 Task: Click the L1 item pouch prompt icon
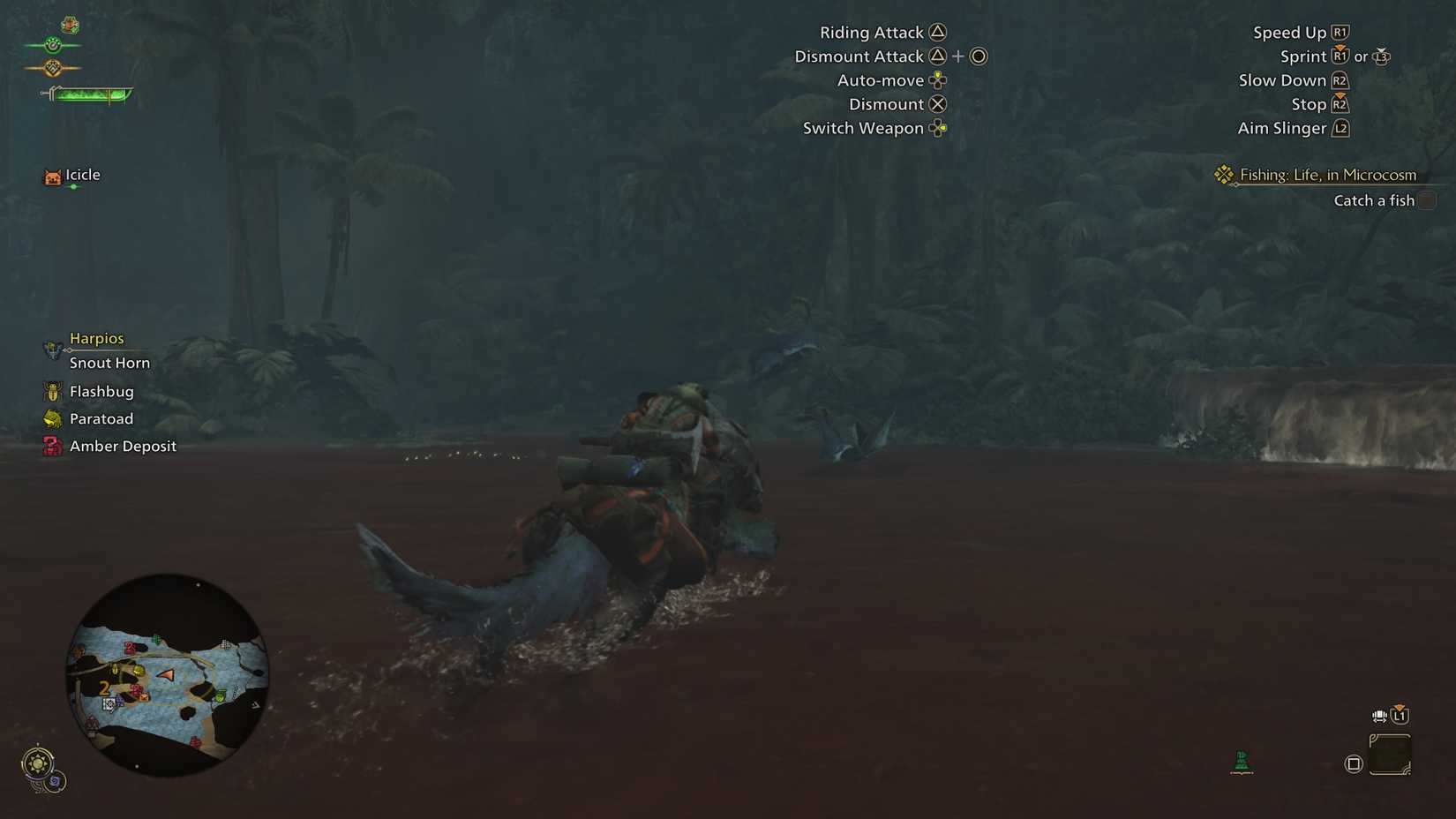(1400, 715)
